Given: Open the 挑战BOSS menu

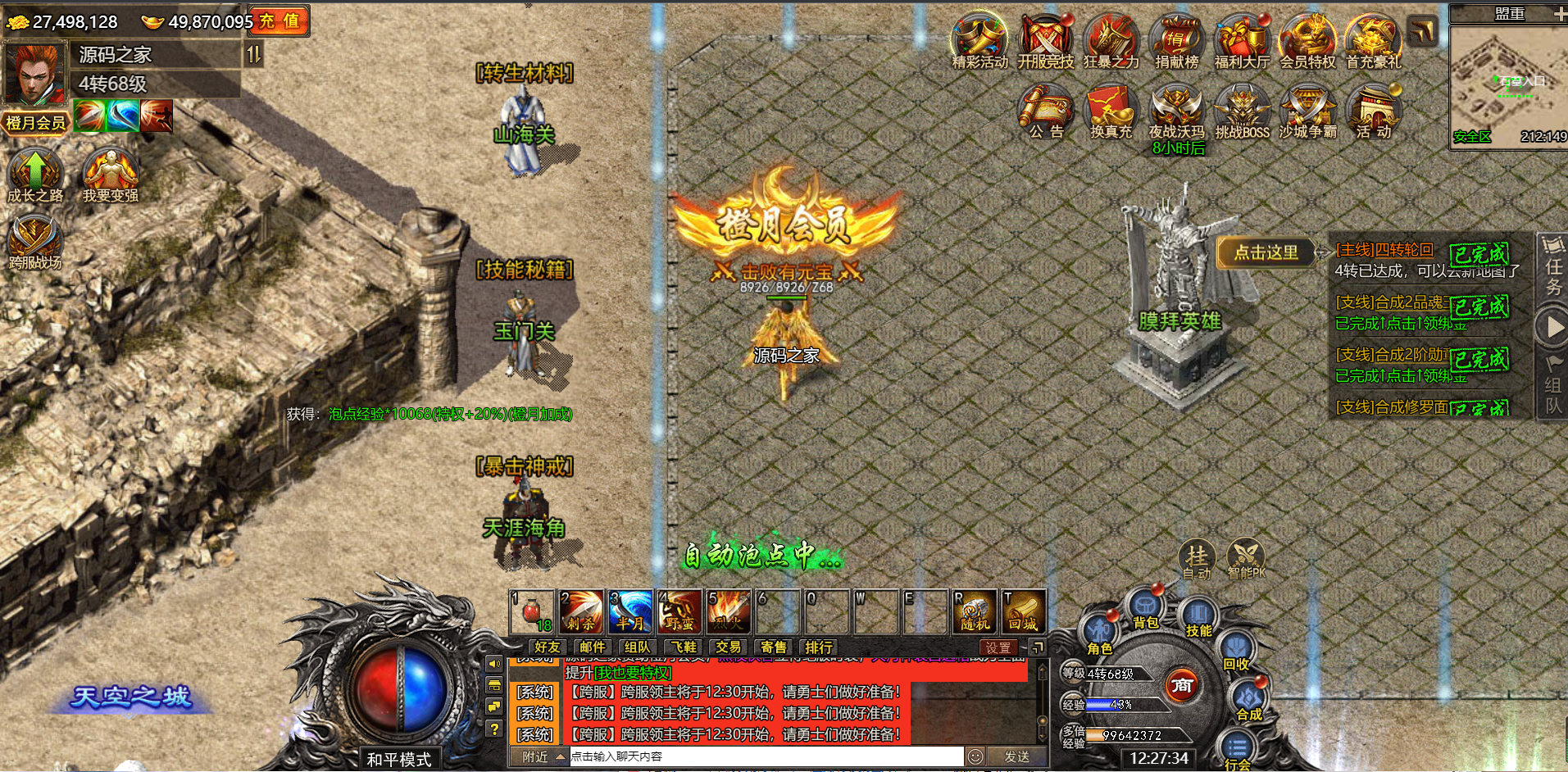Looking at the screenshot, I should tap(1242, 112).
